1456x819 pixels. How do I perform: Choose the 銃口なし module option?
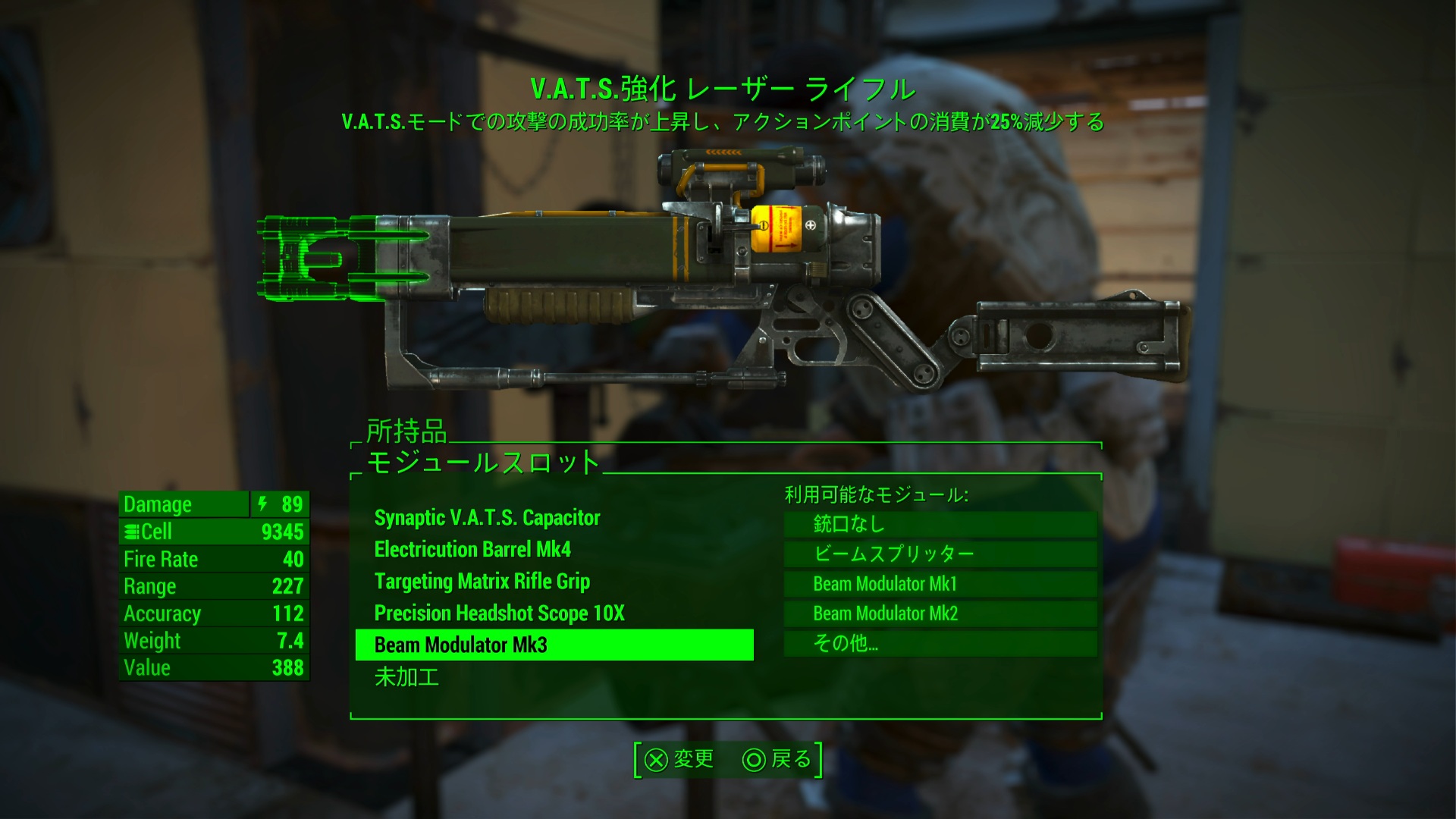pyautogui.click(x=940, y=524)
